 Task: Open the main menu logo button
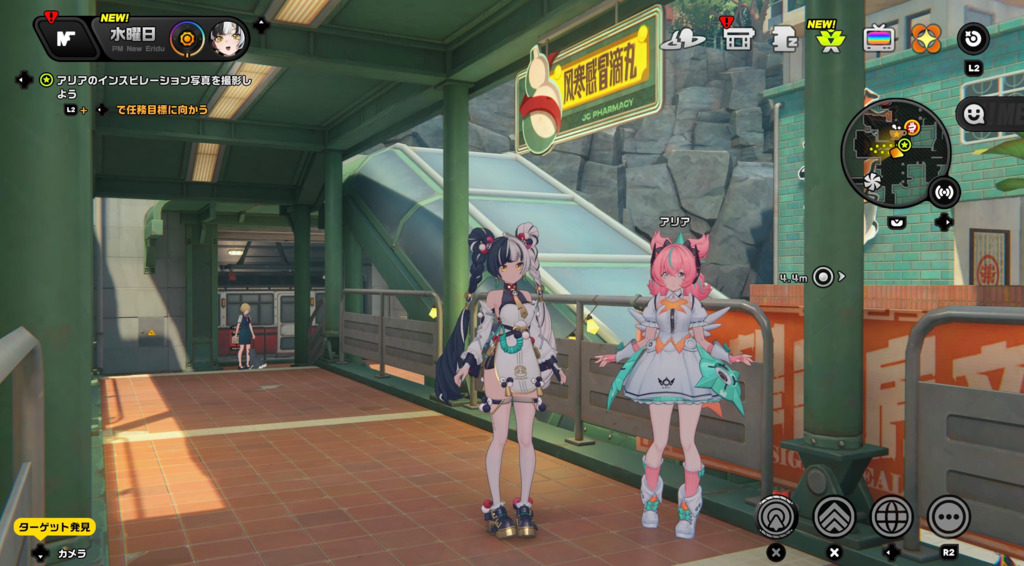(66, 39)
